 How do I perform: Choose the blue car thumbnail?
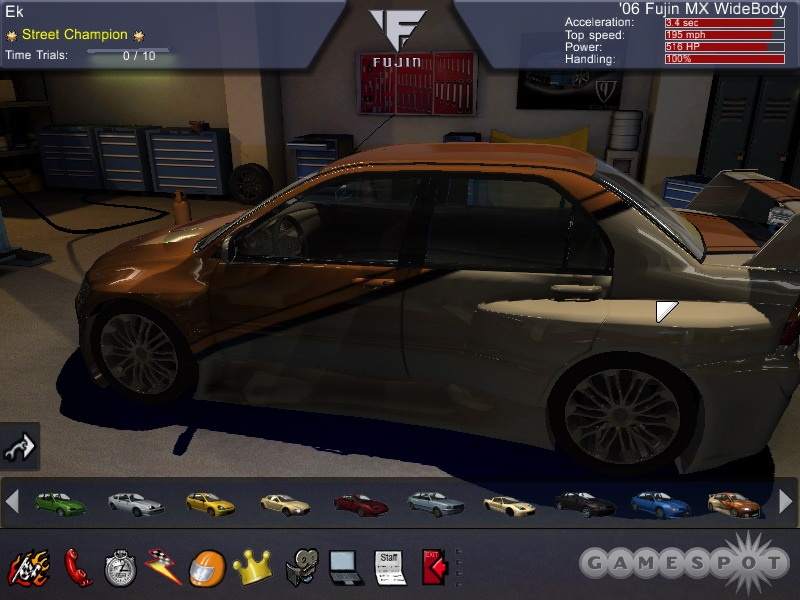pos(659,503)
